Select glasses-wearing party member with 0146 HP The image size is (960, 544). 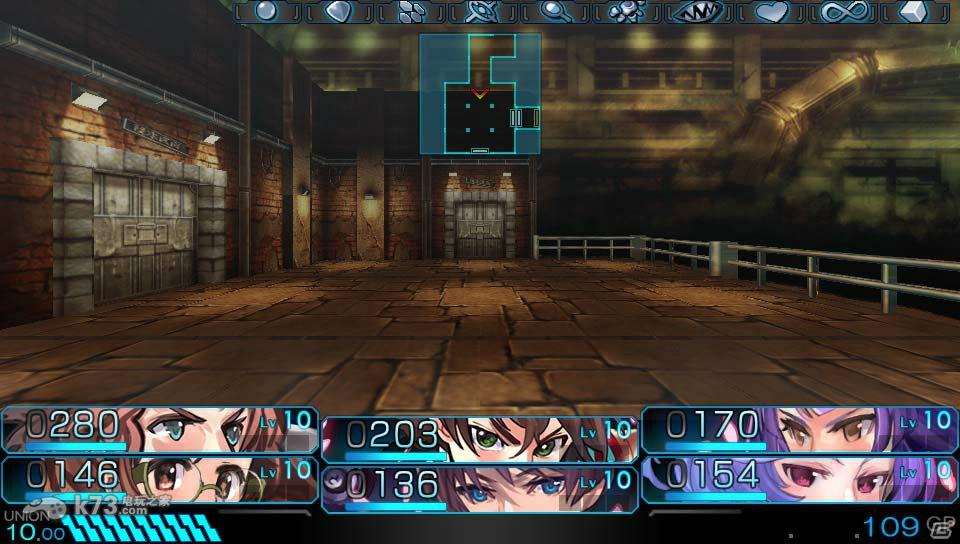[160, 478]
